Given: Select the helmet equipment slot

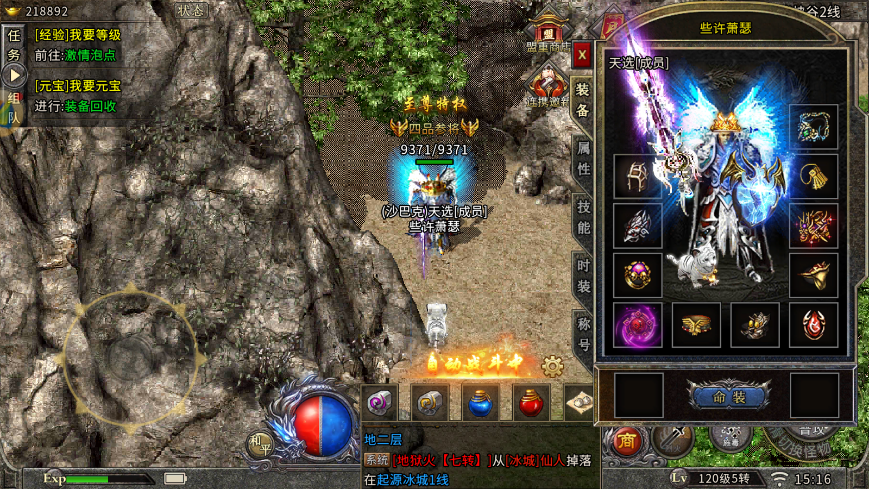Looking at the screenshot, I should tap(637, 179).
